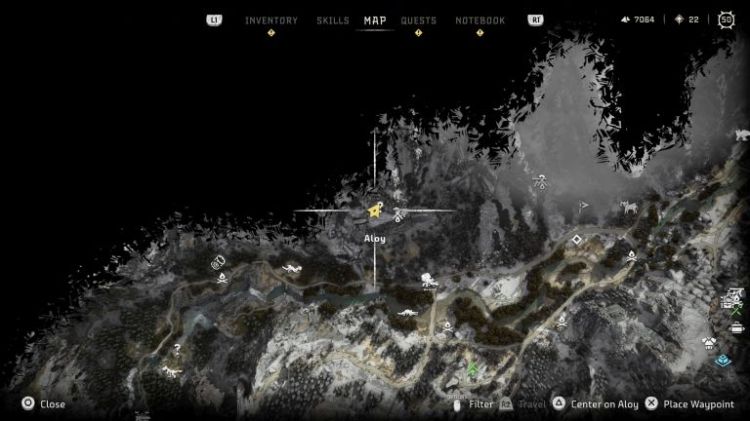Select Aloy's yellow position marker
This screenshot has height=421, width=750.
374,211
